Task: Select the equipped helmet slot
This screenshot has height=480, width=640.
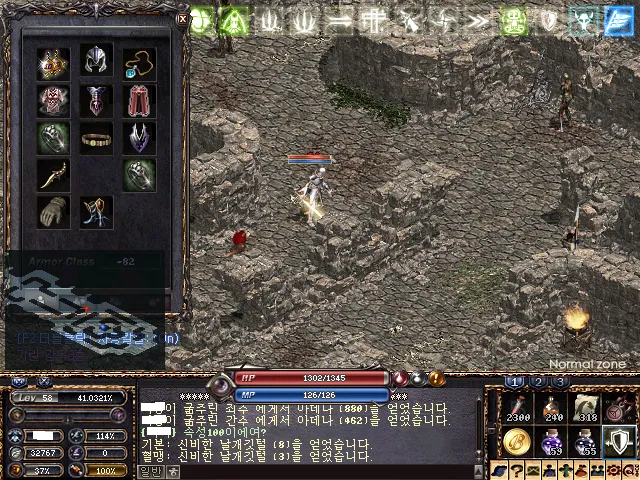Action: coord(97,61)
